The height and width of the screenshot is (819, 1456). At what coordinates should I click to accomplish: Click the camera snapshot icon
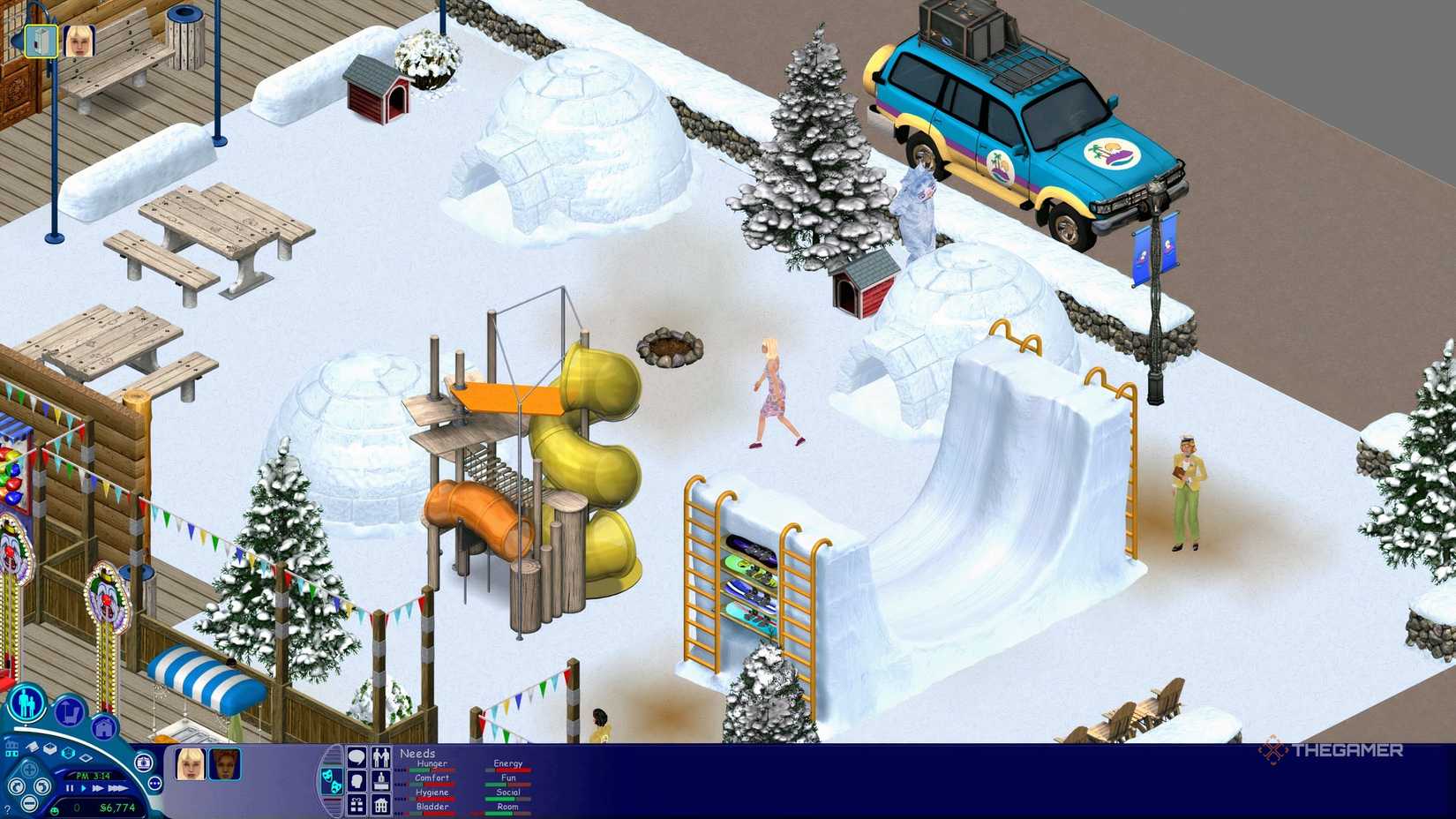(144, 763)
